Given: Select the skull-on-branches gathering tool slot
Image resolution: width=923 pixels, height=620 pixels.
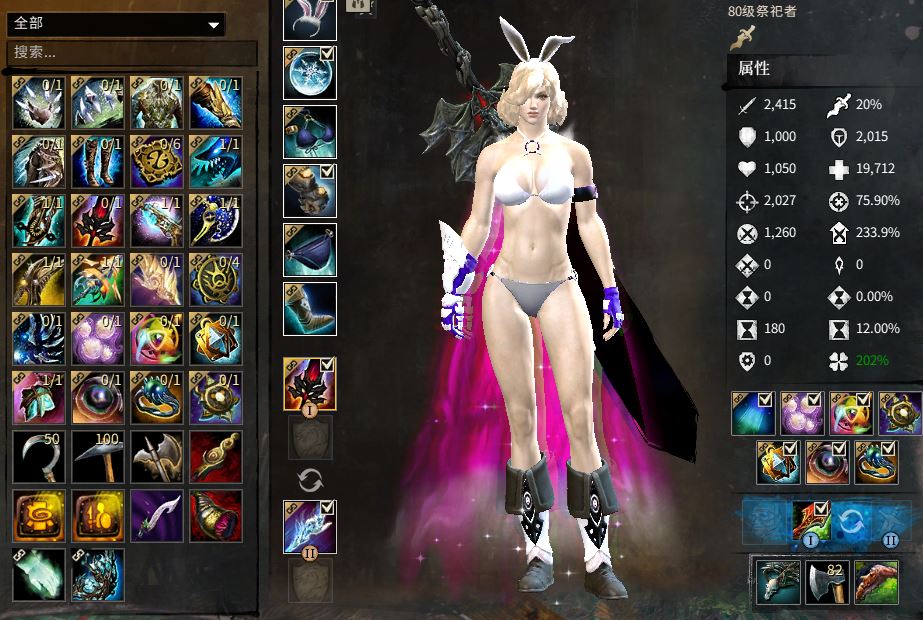Looking at the screenshot, I should tap(776, 583).
